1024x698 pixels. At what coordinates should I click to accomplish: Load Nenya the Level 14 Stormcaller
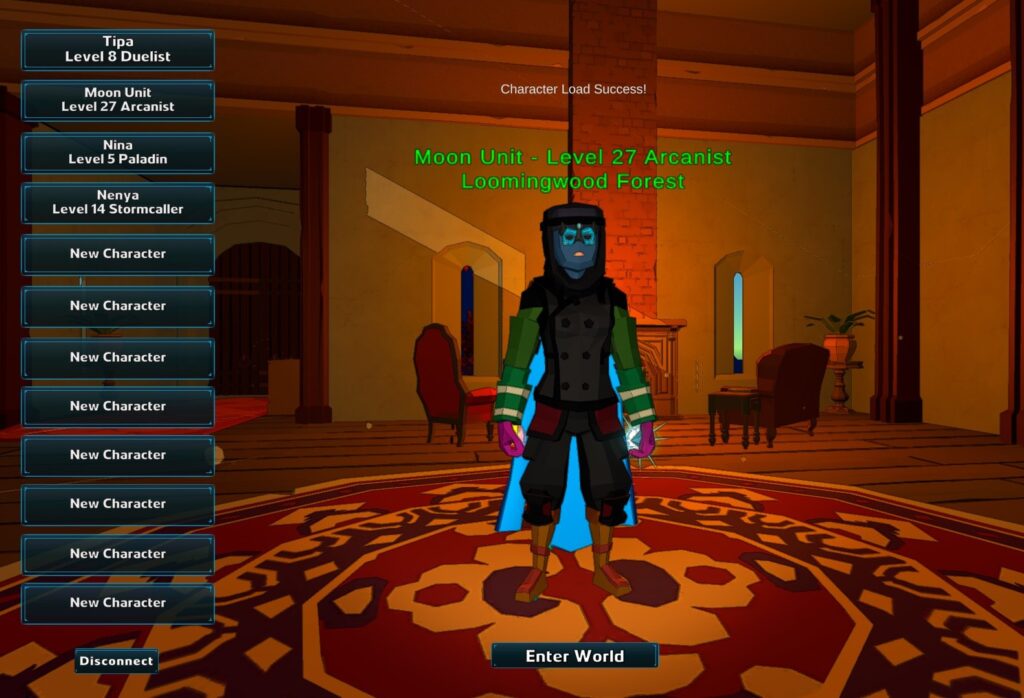pos(118,203)
